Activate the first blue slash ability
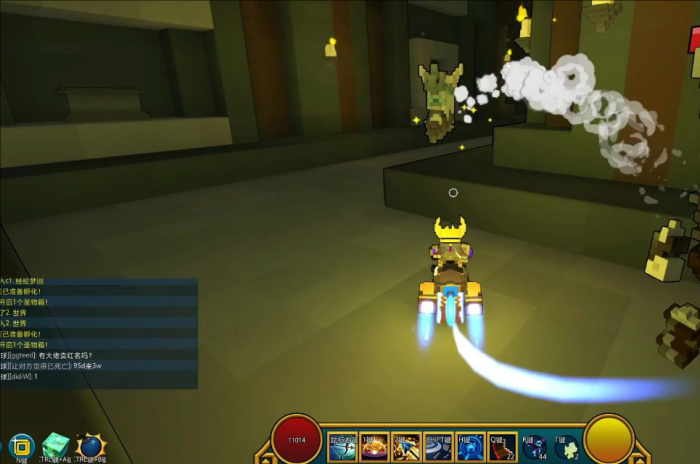This screenshot has width=700, height=464. coord(342,446)
